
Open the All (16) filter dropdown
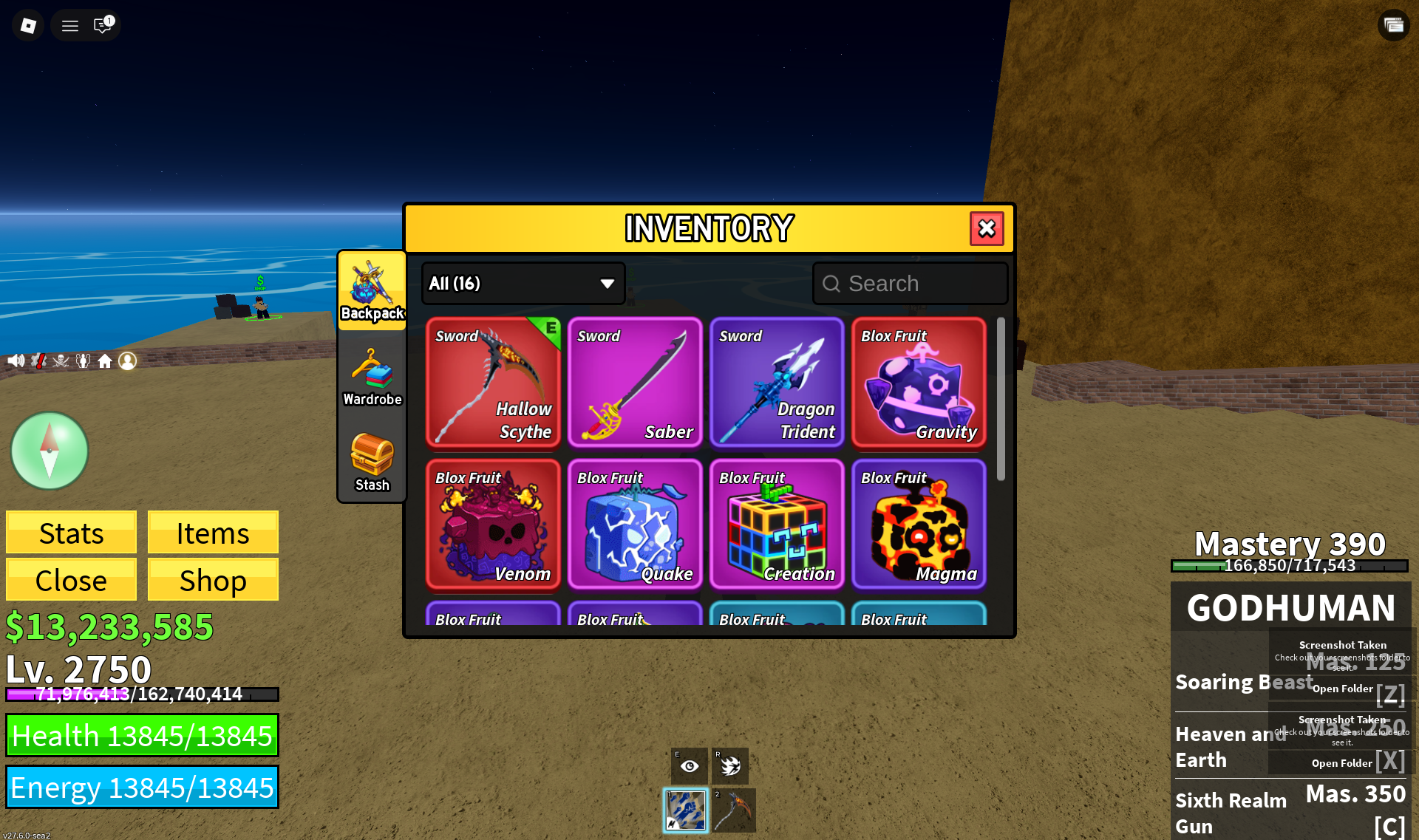[x=523, y=284]
